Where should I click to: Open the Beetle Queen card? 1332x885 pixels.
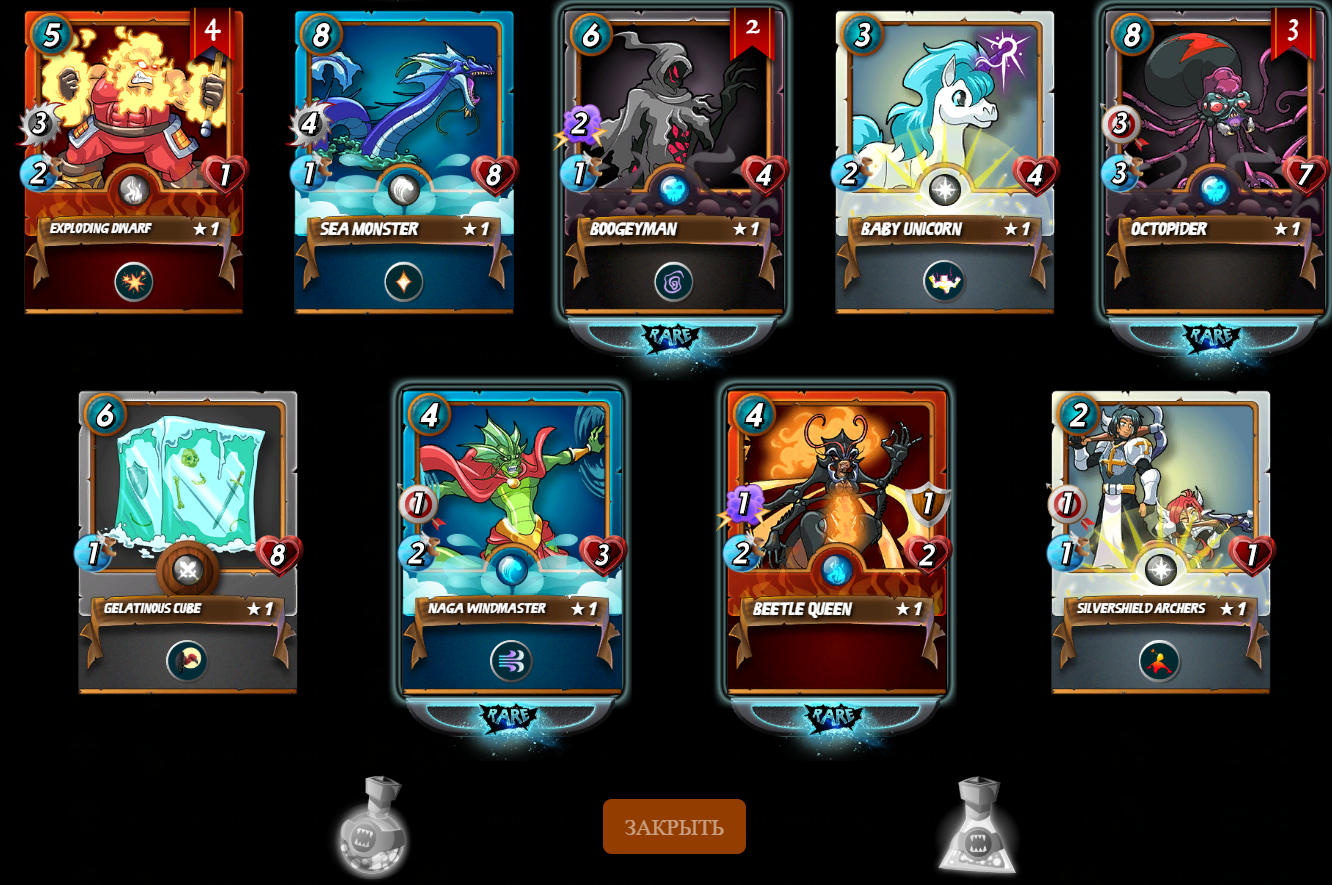(837, 541)
